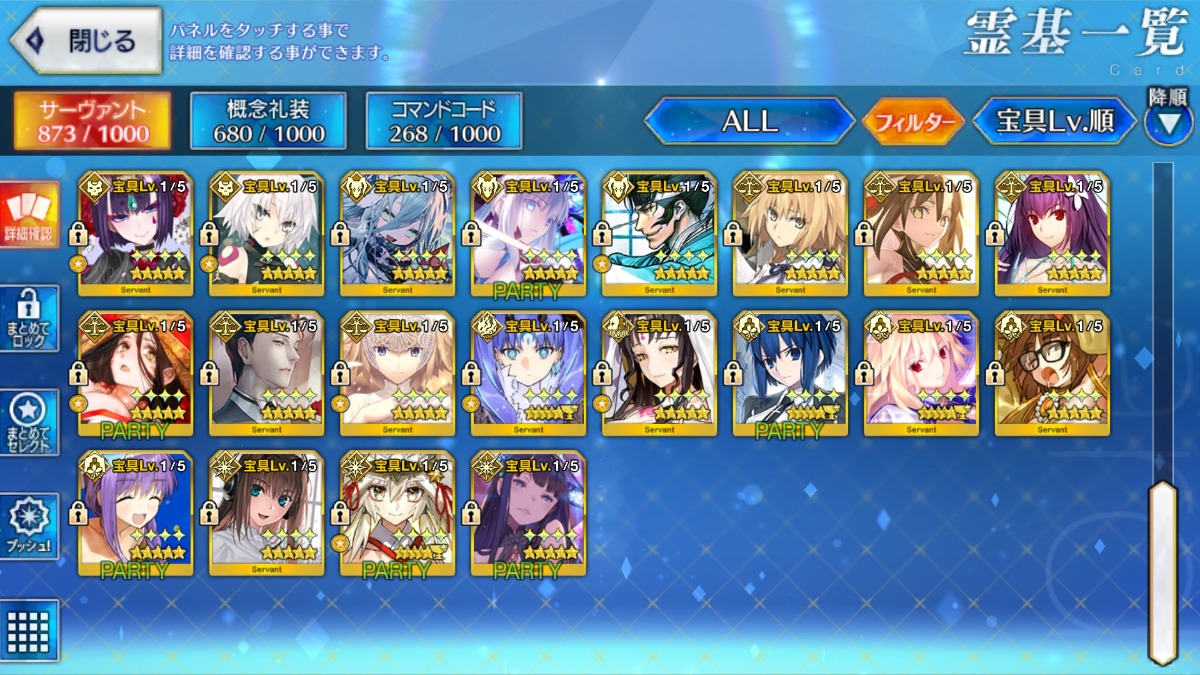Change sort order via 宝具Lv.順

1055,122
